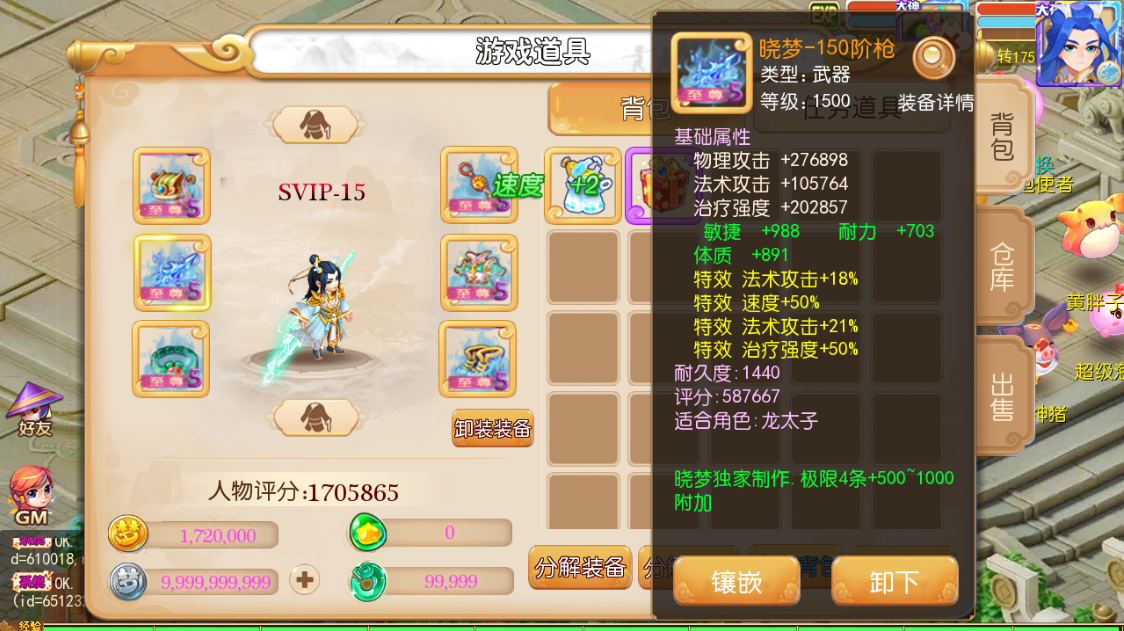The image size is (1124, 631).
Task: Click the 卸装装备 button
Action: 493,429
